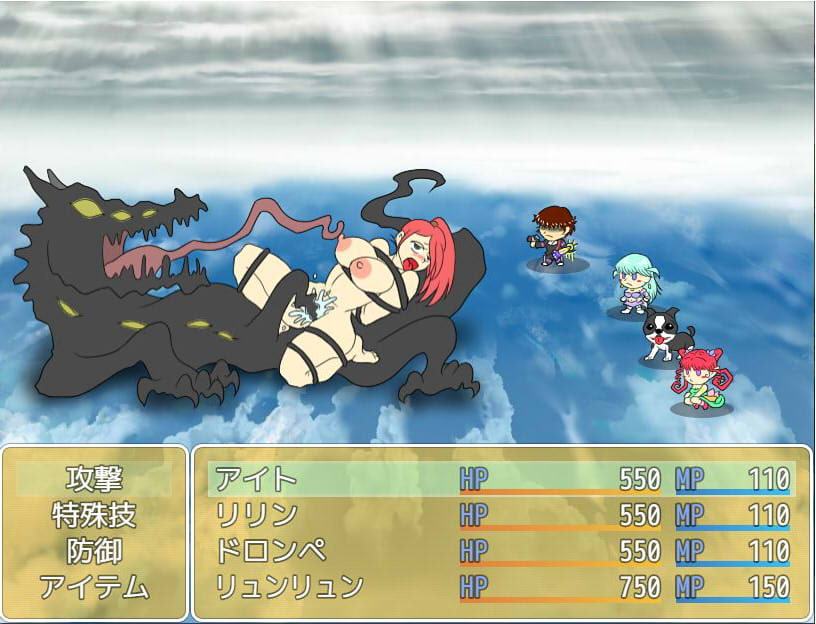Choose the リュンリュン party status row

(x=500, y=587)
